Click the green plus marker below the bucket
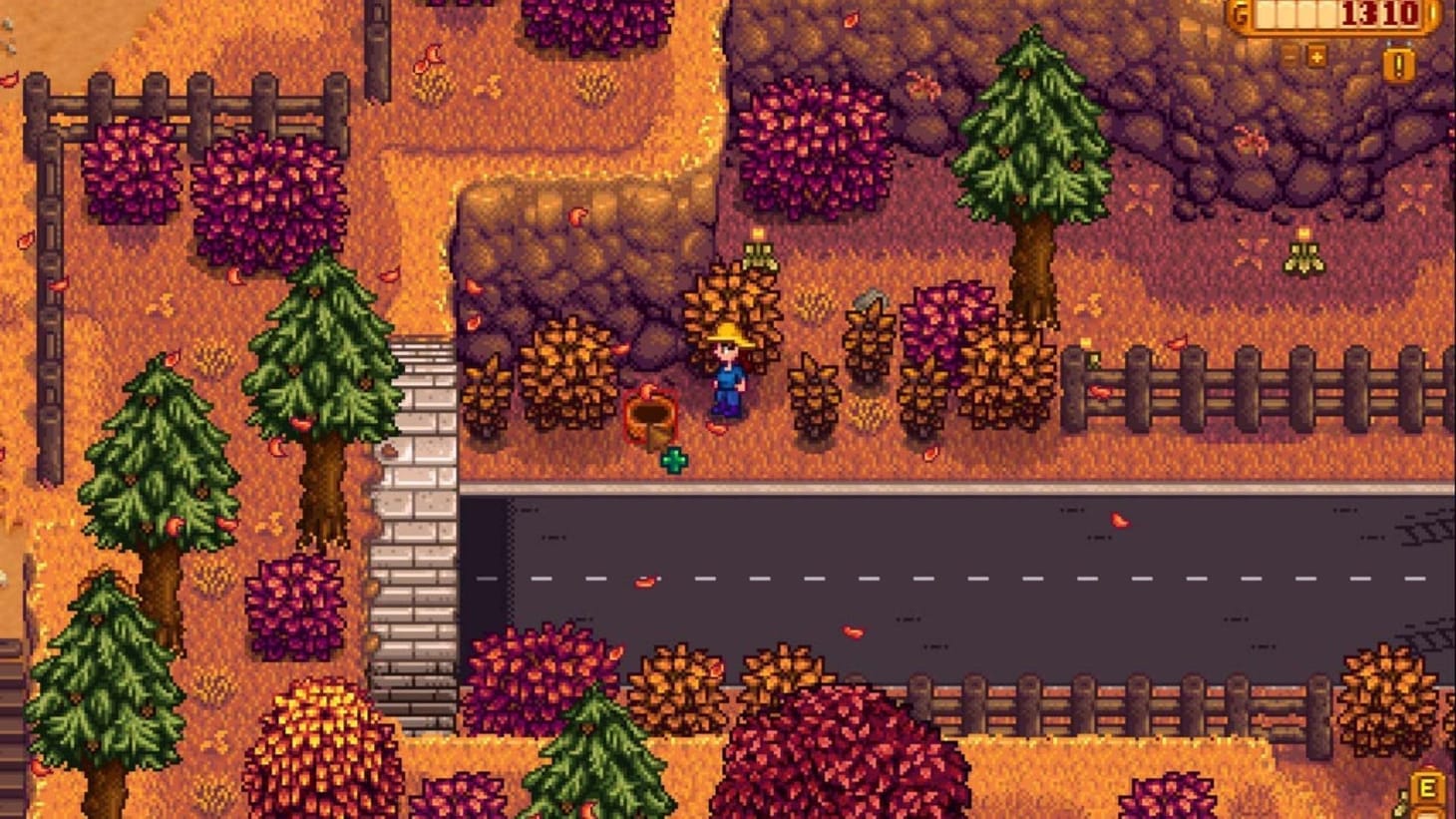The width and height of the screenshot is (1456, 819). [674, 461]
